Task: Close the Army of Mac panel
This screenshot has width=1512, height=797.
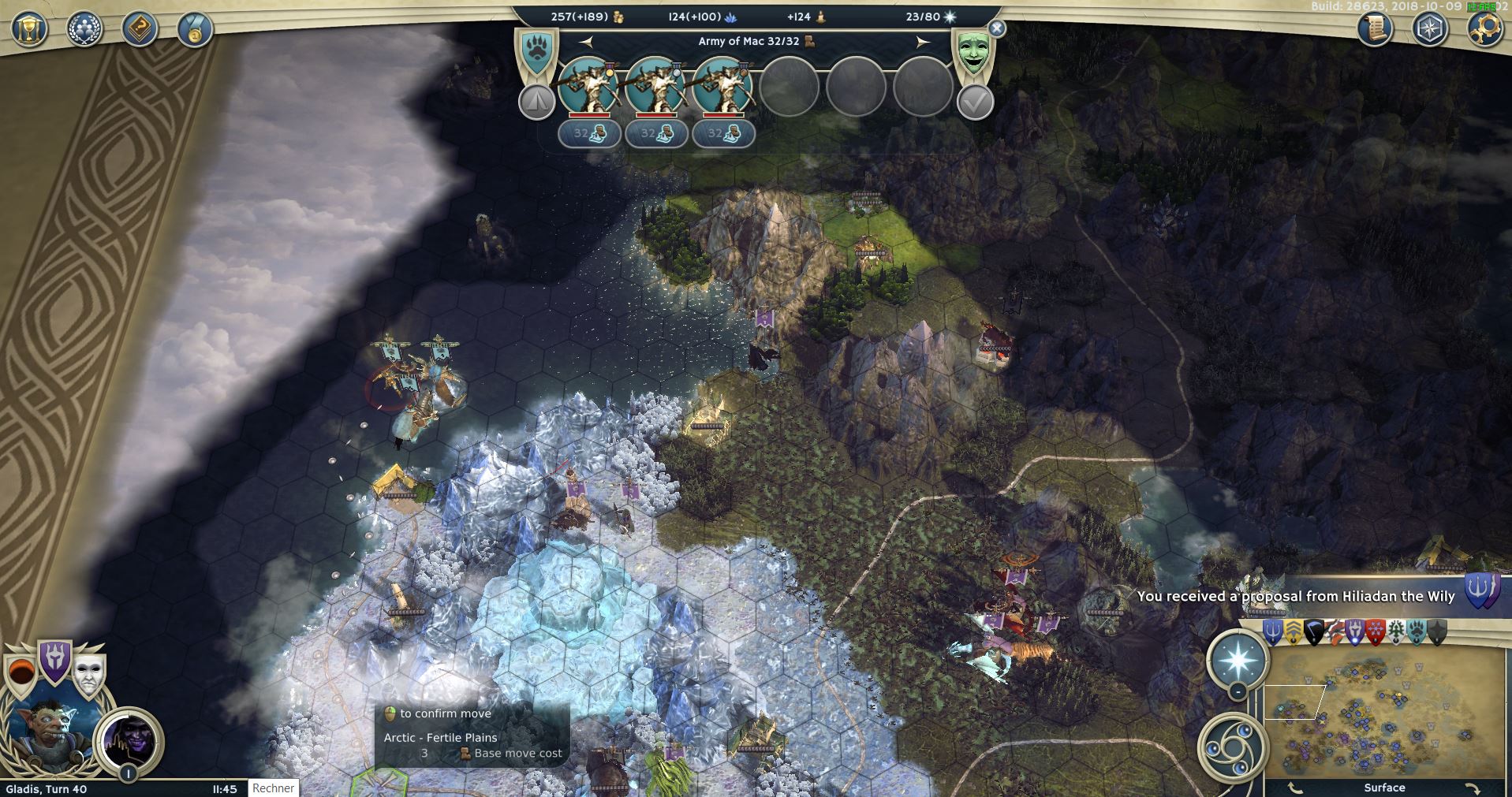Action: (x=997, y=29)
